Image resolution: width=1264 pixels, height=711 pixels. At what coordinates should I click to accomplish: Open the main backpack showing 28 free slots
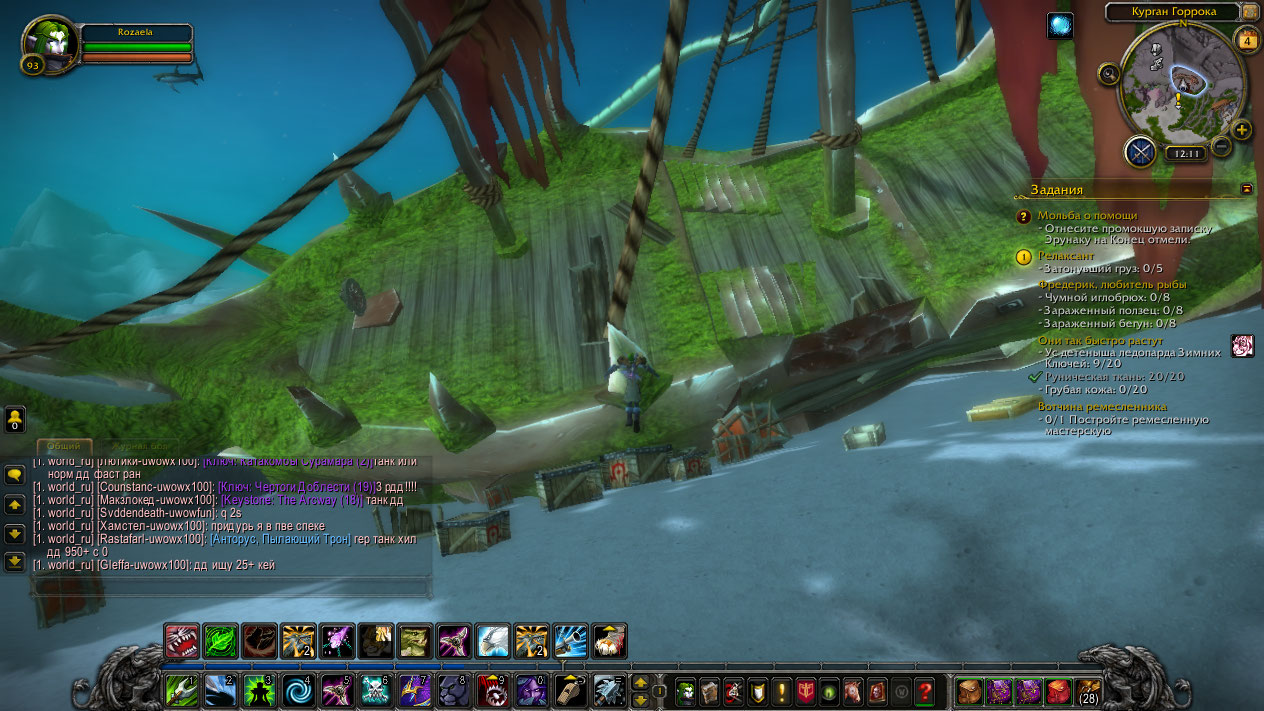1088,691
